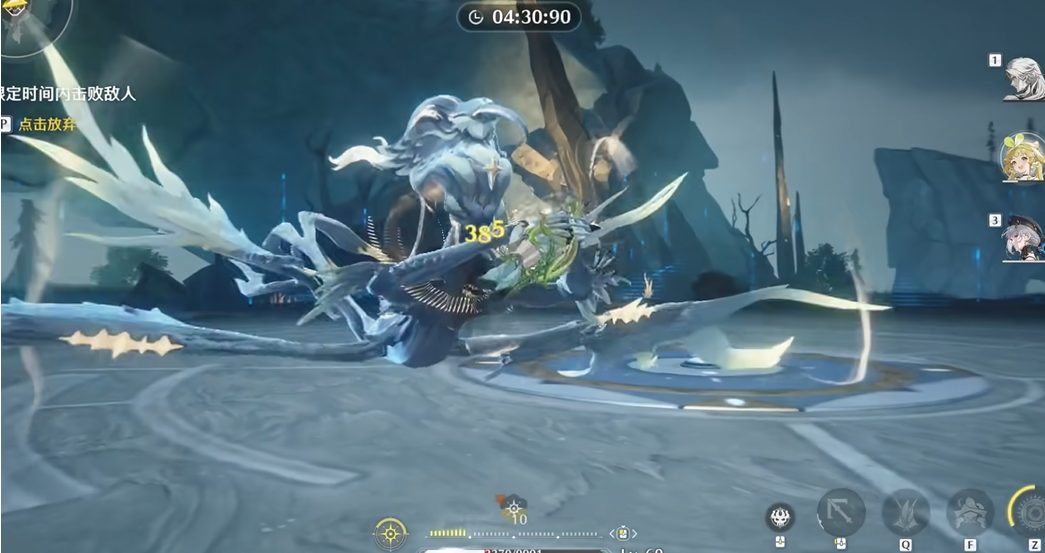Click the yellow compass forte circuit emblem
The image size is (1045, 553).
click(x=390, y=533)
